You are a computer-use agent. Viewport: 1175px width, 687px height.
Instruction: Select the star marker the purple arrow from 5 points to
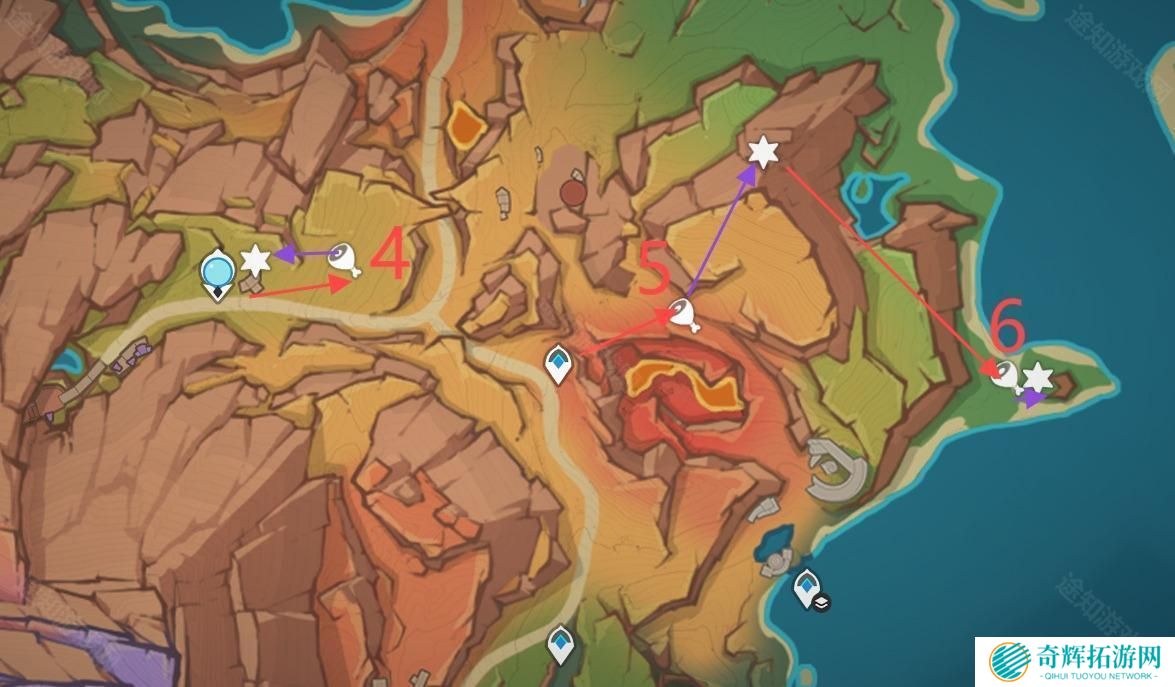pyautogui.click(x=764, y=152)
